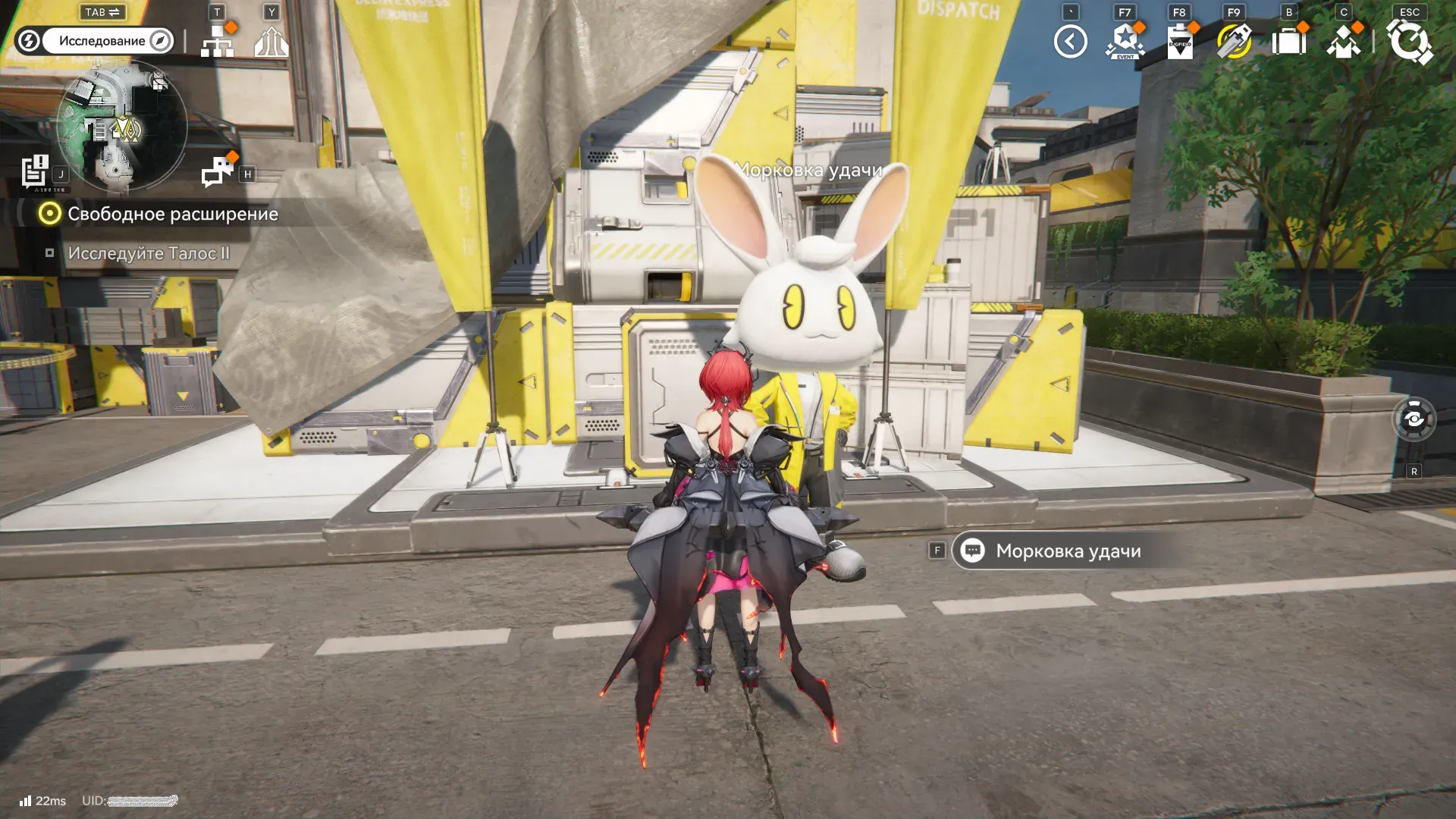1456x819 pixels.
Task: Talk to Морковка удачи via interaction prompt
Action: point(1068,551)
